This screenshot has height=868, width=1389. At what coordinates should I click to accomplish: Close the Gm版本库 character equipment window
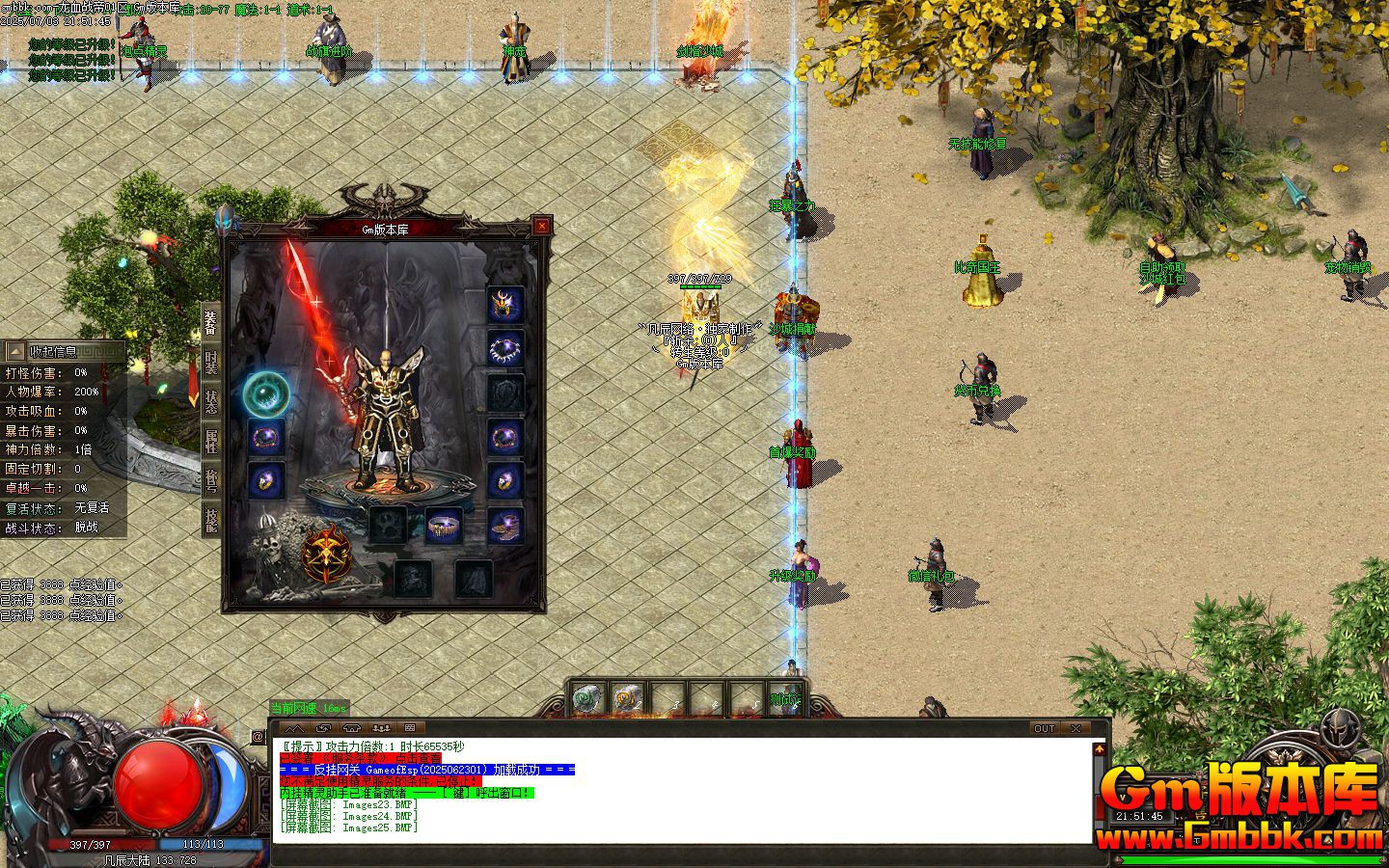(542, 227)
